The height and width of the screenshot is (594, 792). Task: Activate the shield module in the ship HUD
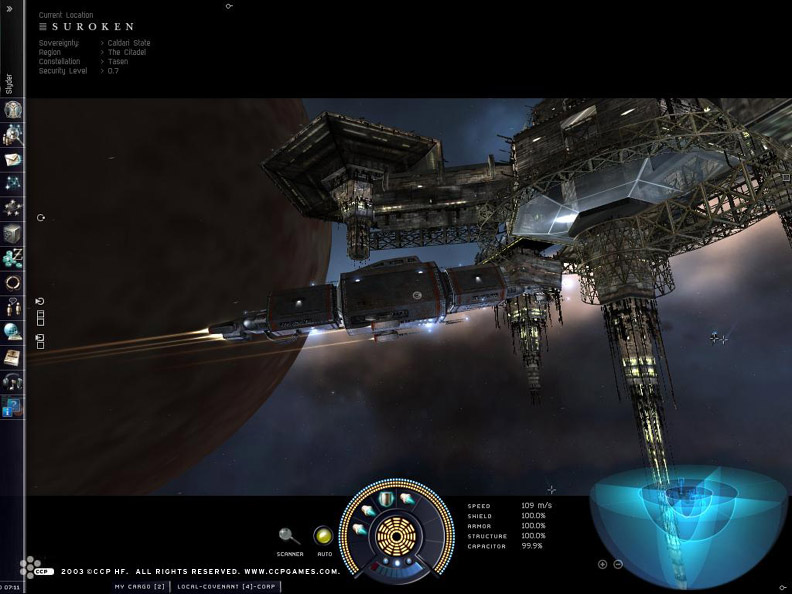386,499
